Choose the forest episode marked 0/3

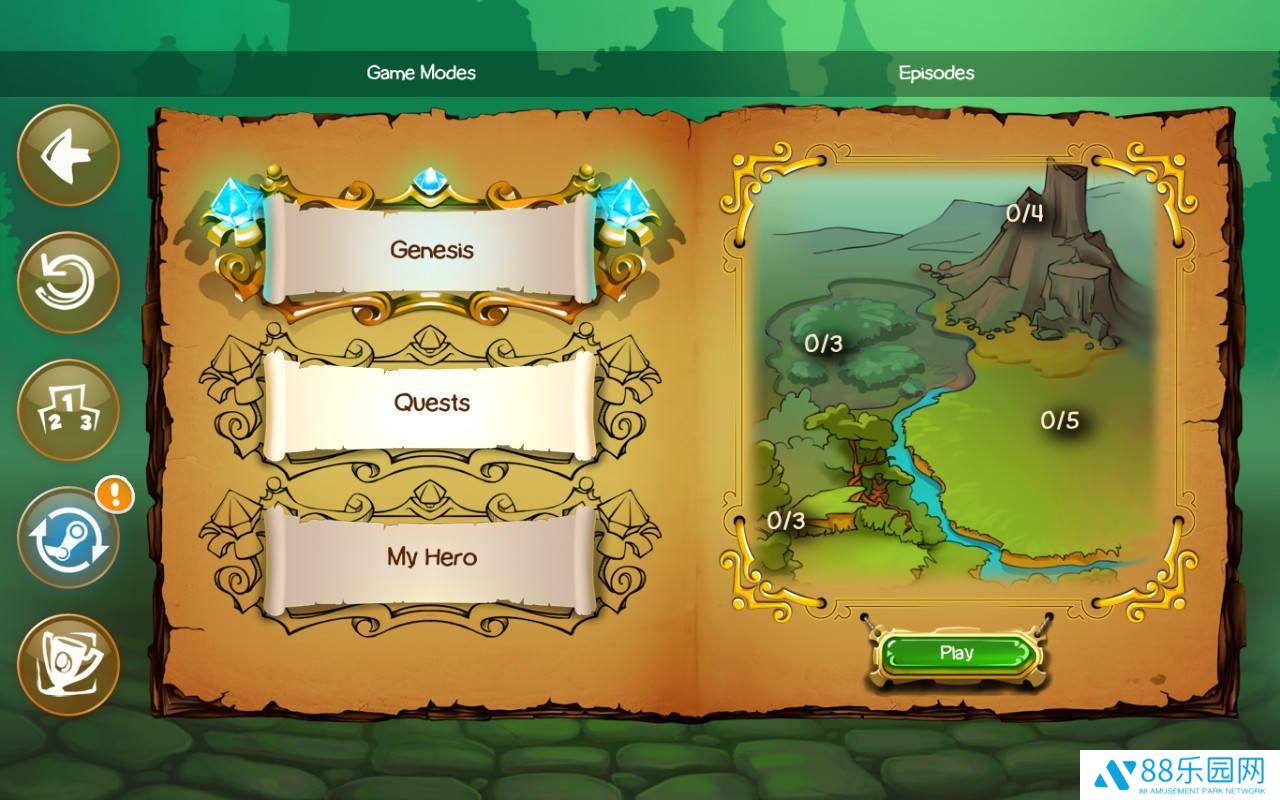pyautogui.click(x=824, y=344)
